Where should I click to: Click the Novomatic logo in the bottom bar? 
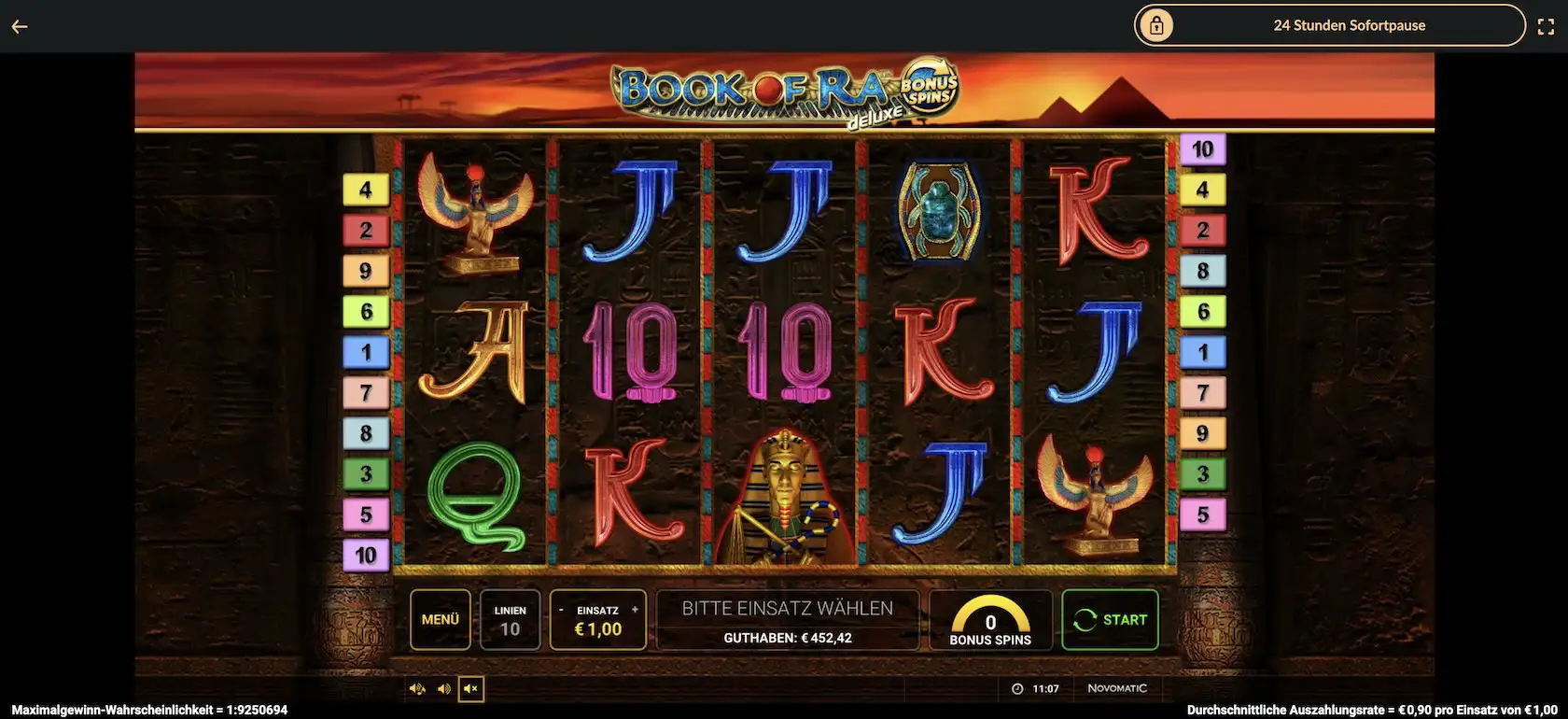point(1119,688)
